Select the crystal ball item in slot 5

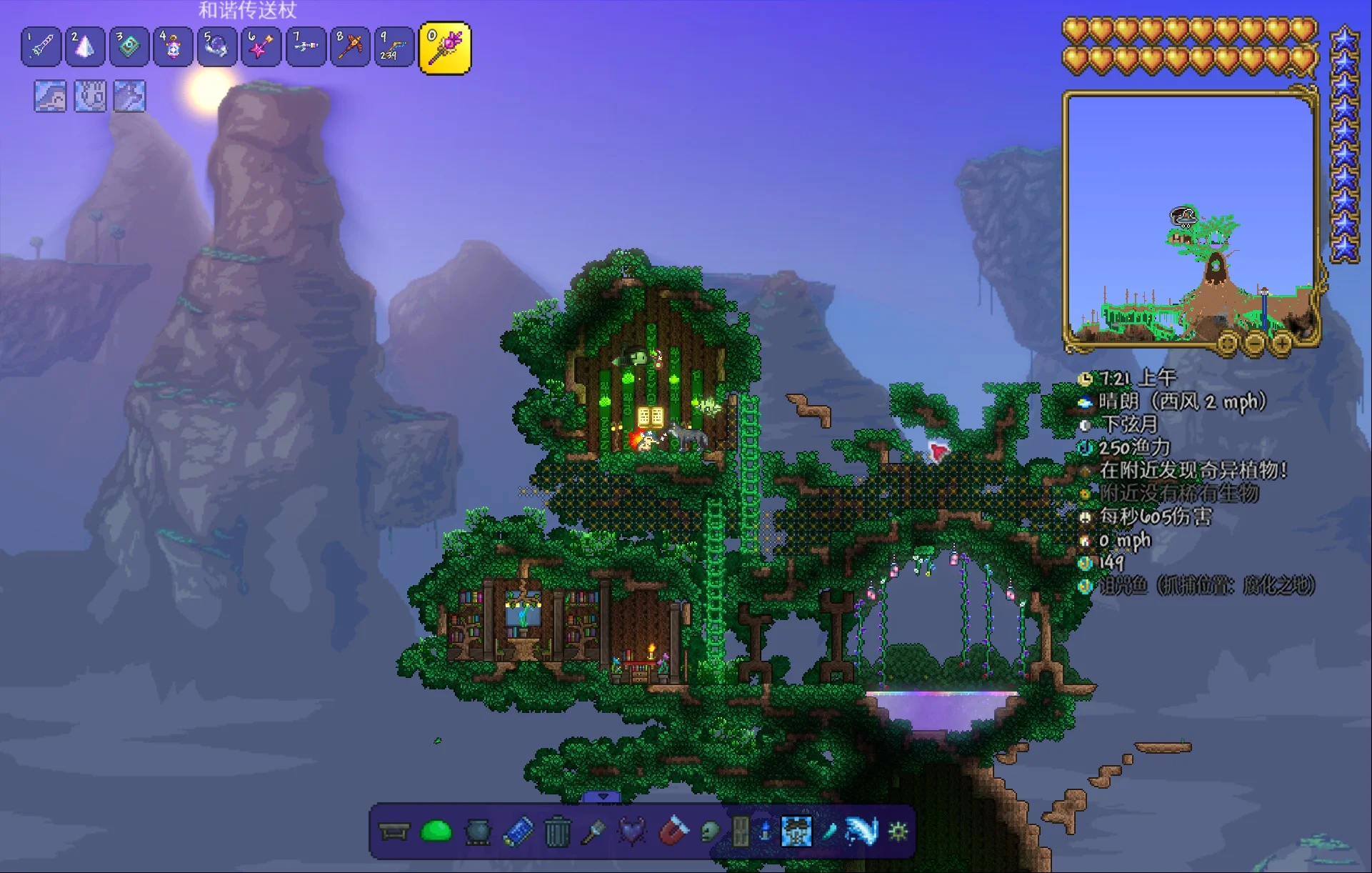(217, 47)
